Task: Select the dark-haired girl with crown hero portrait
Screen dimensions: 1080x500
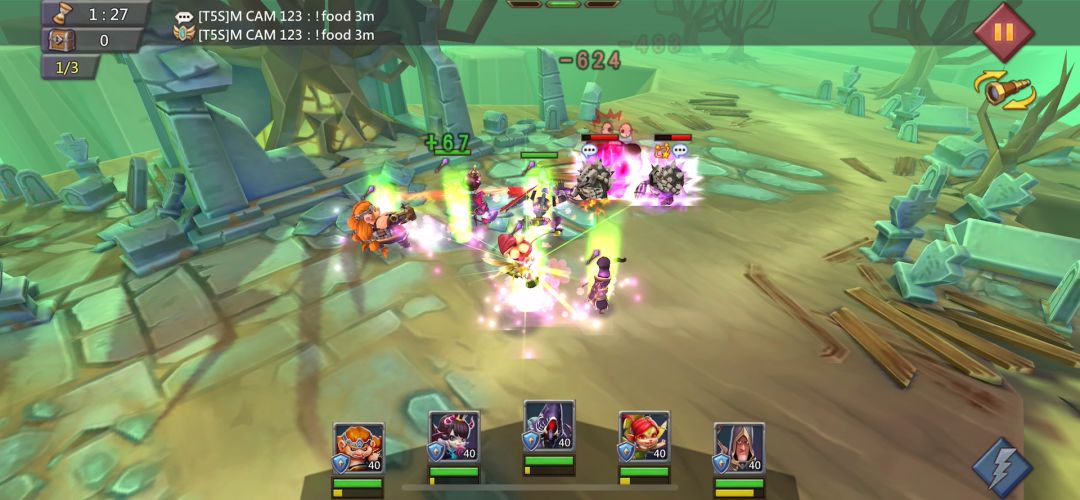Action: click(454, 437)
